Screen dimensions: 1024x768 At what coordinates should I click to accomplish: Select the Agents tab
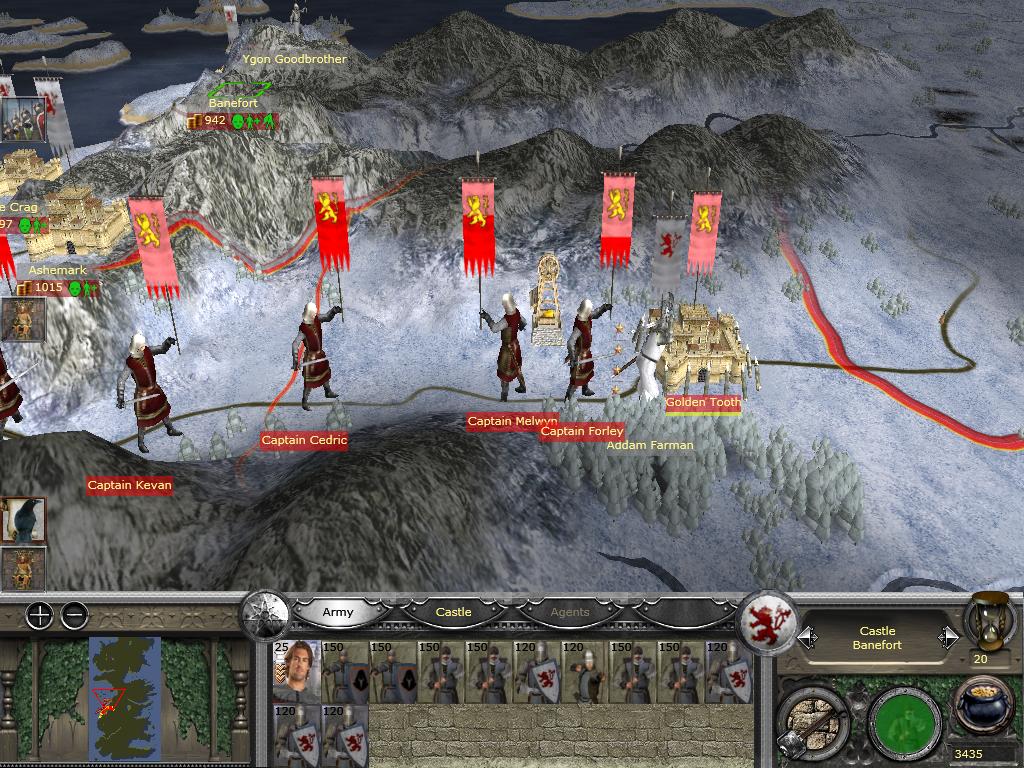pos(570,612)
